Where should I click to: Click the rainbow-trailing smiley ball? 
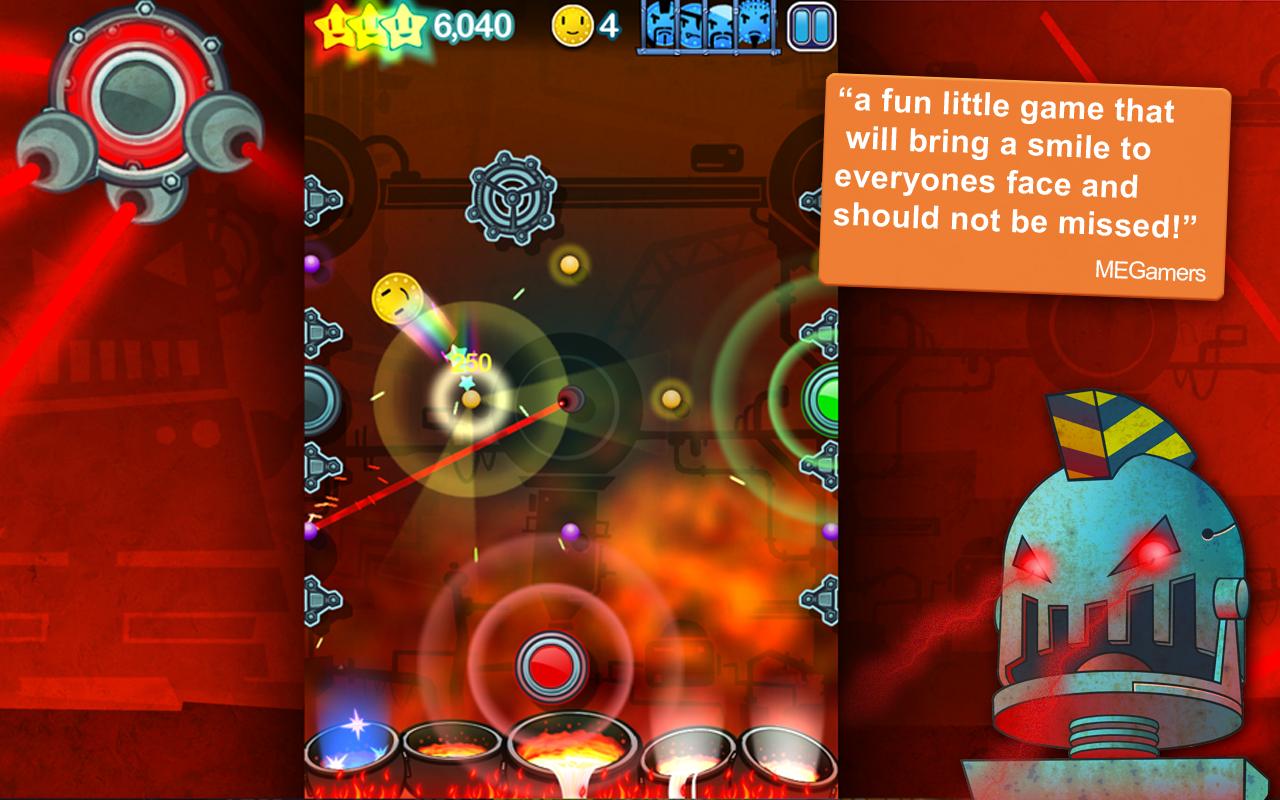(398, 299)
